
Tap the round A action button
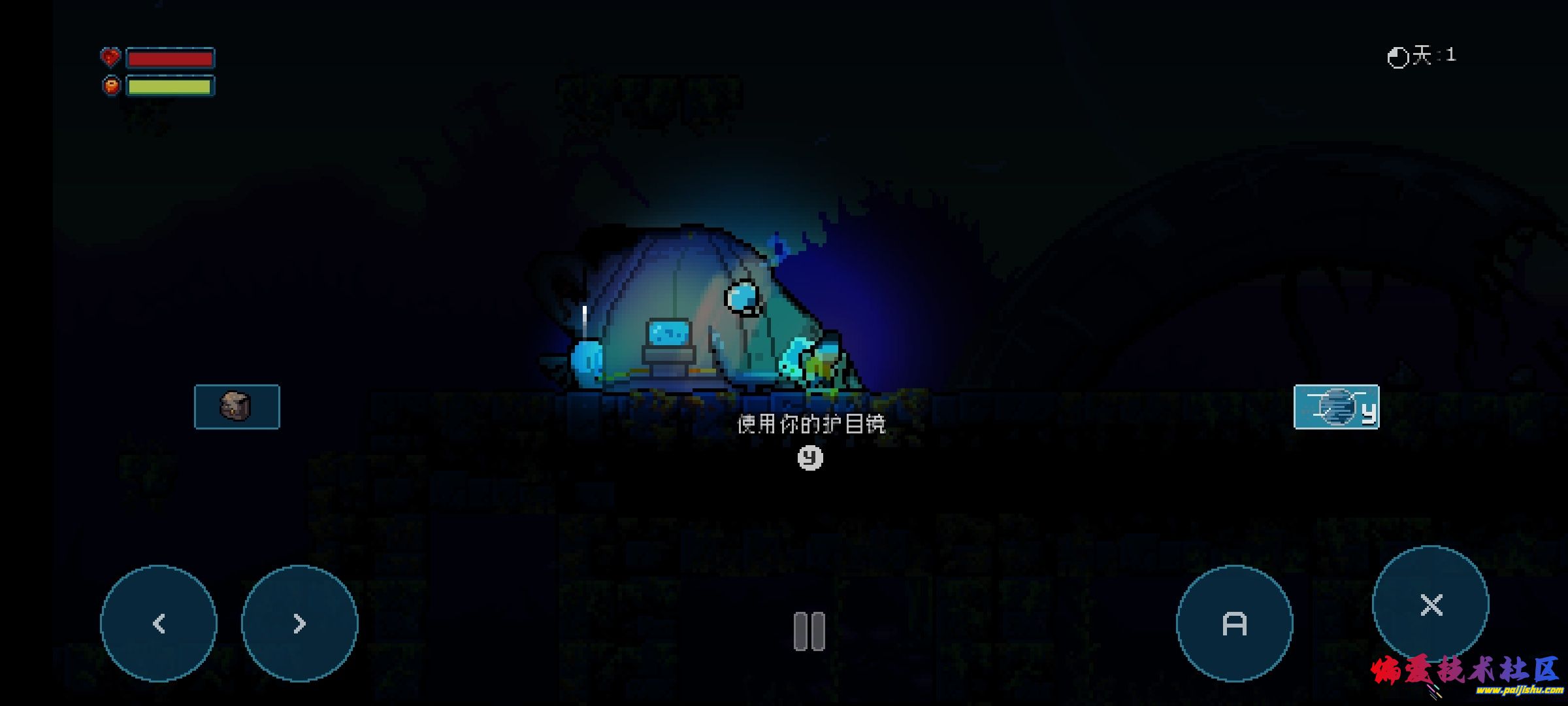pos(1234,623)
